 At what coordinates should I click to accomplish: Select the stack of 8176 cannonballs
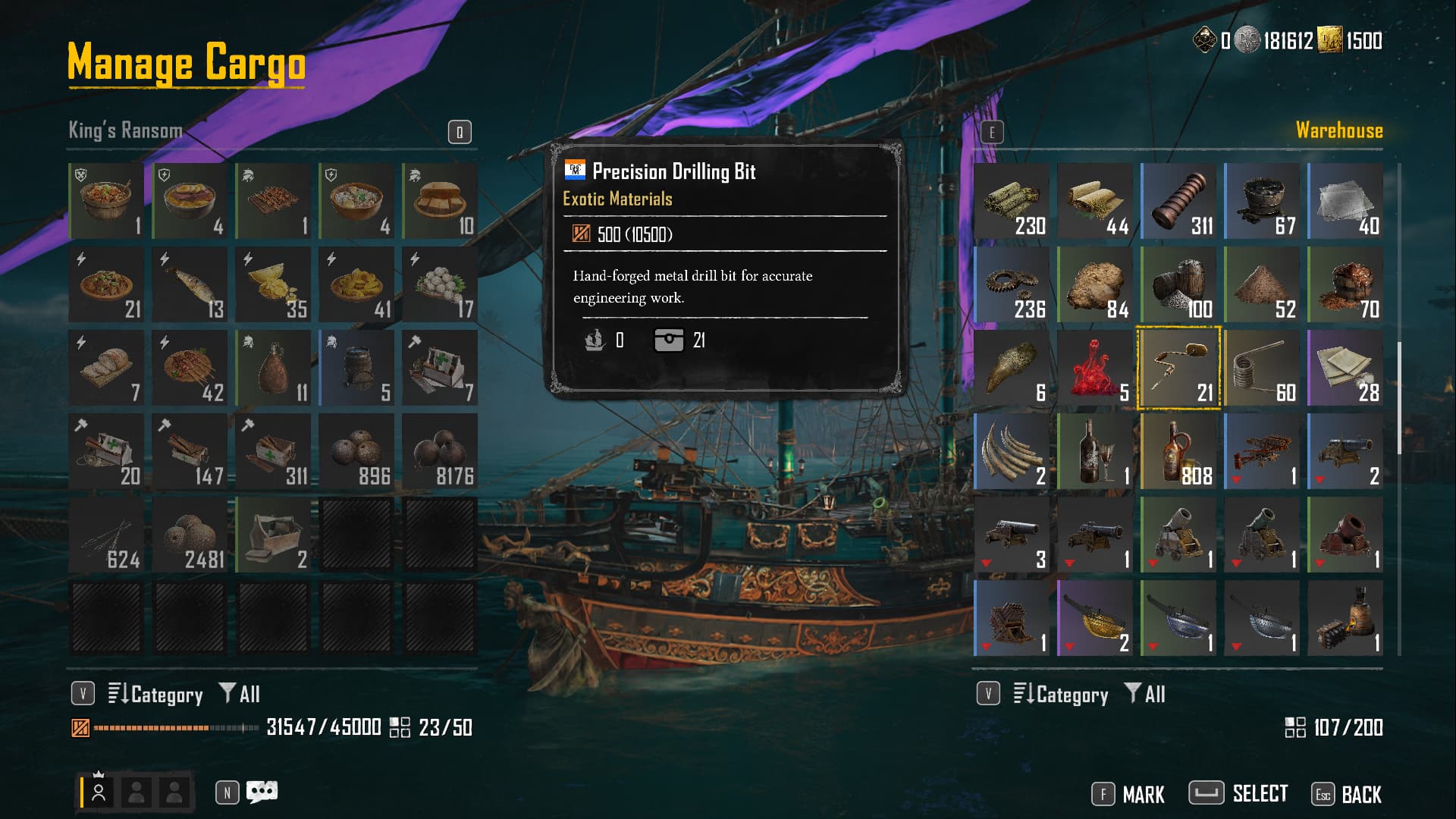pos(440,452)
